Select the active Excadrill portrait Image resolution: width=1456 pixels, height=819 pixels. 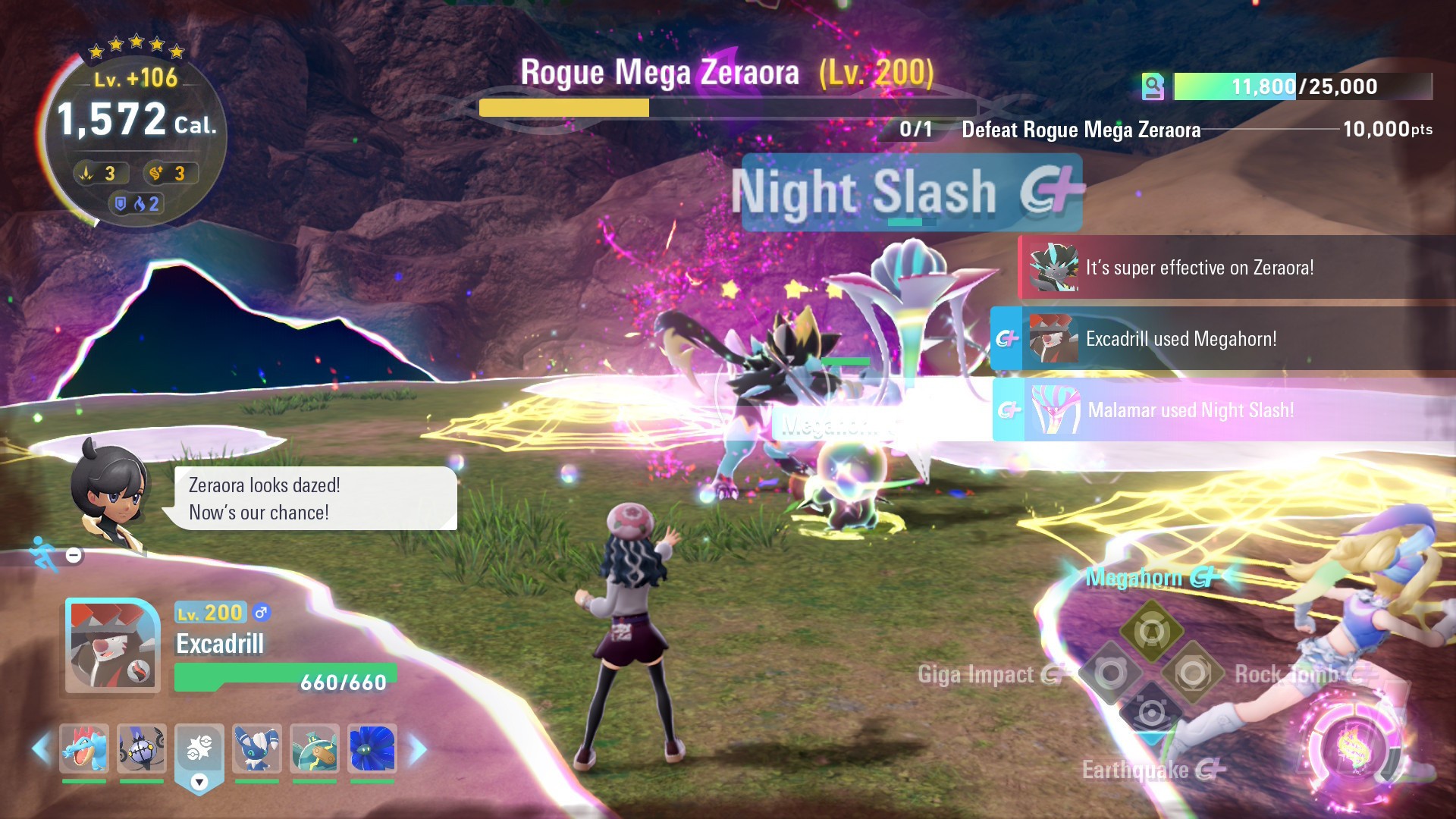(x=112, y=646)
